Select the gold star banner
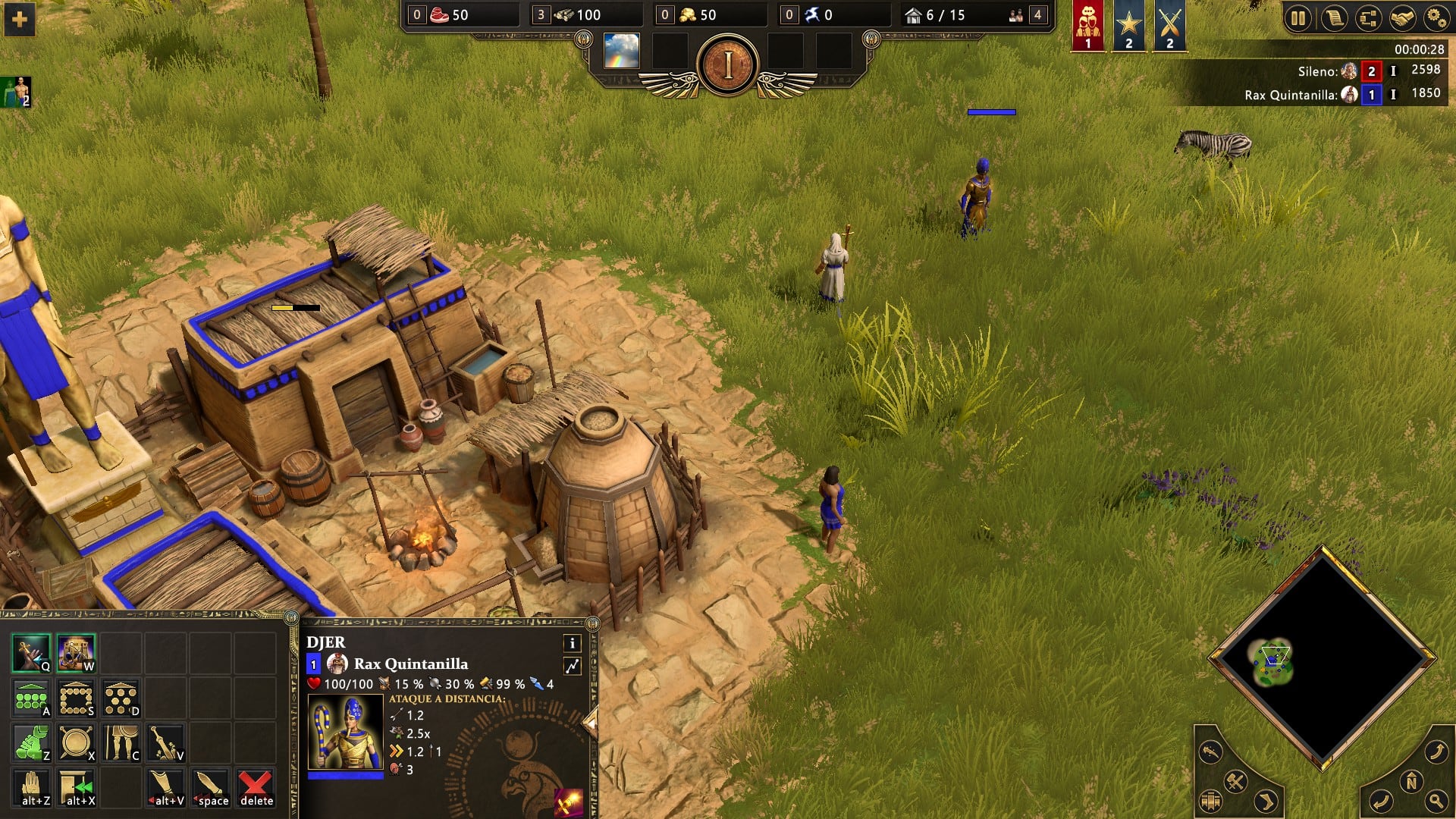The height and width of the screenshot is (819, 1456). click(1128, 25)
